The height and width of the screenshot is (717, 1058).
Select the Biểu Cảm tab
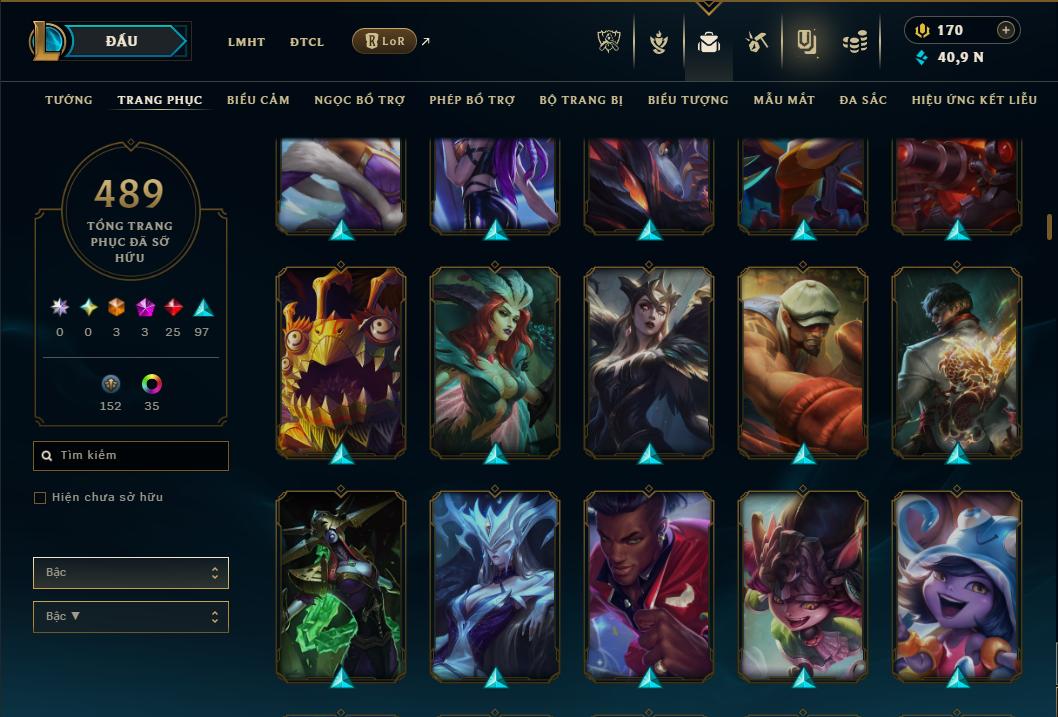[258, 100]
